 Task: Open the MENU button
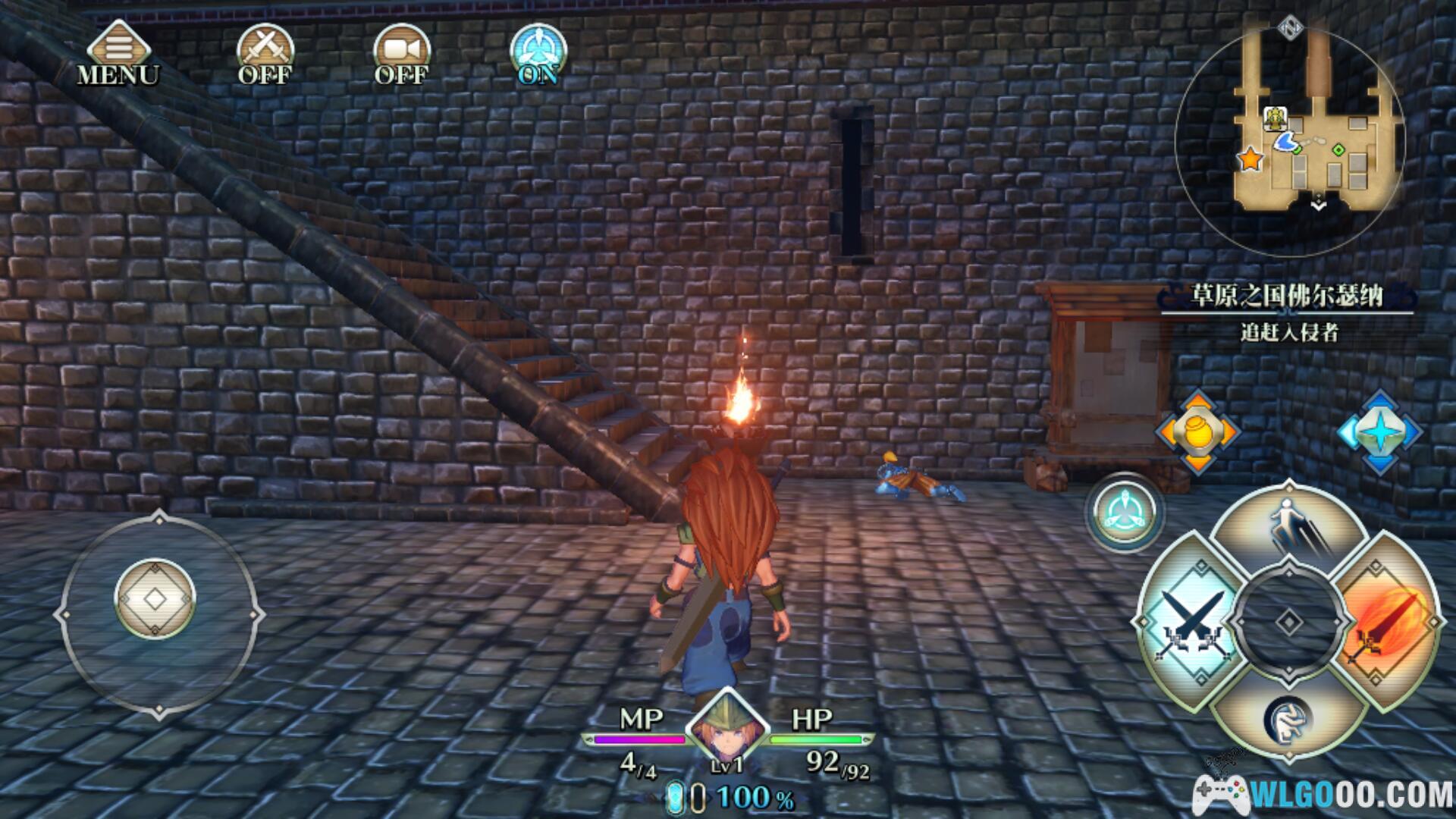118,53
